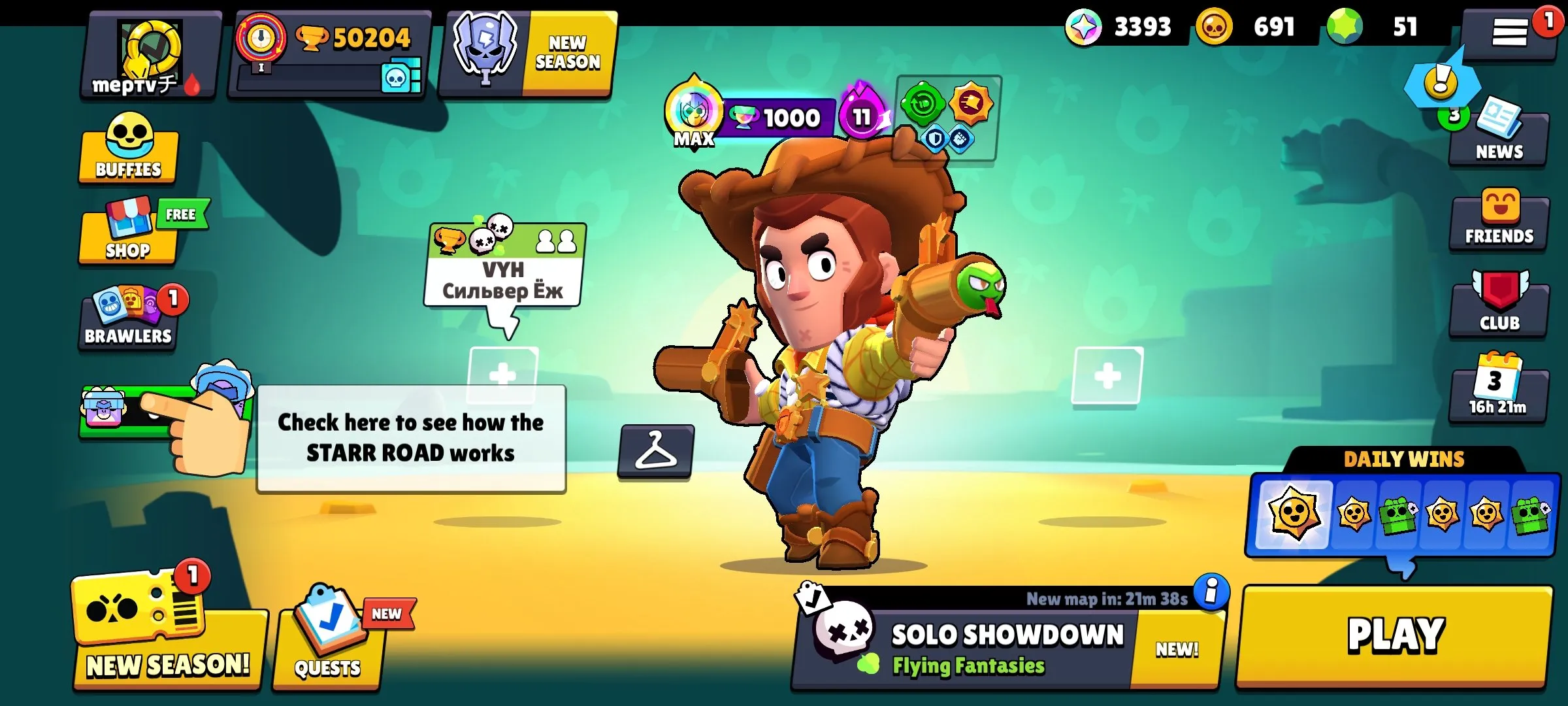Image resolution: width=1568 pixels, height=706 pixels.
Task: Open the Friends list
Action: click(1499, 216)
